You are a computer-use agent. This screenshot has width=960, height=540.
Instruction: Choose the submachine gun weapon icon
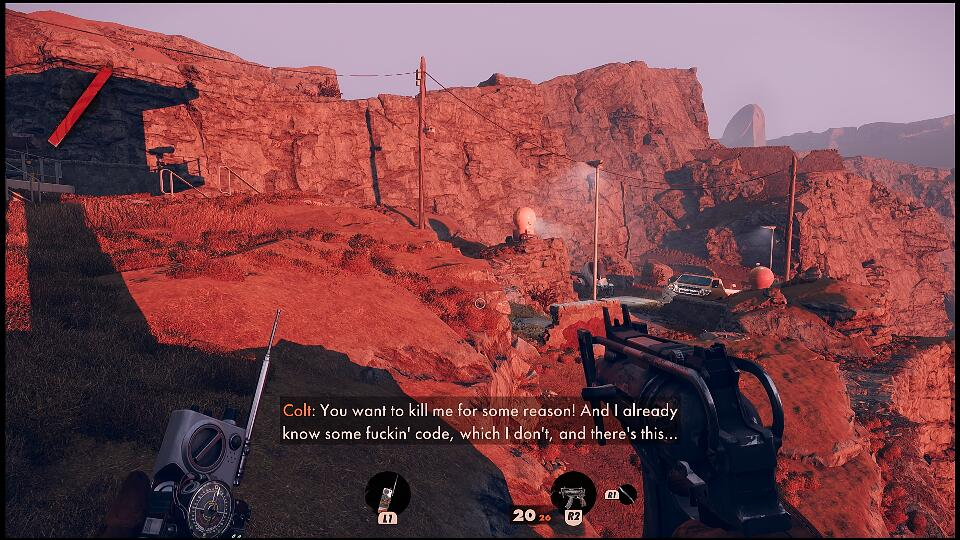573,492
